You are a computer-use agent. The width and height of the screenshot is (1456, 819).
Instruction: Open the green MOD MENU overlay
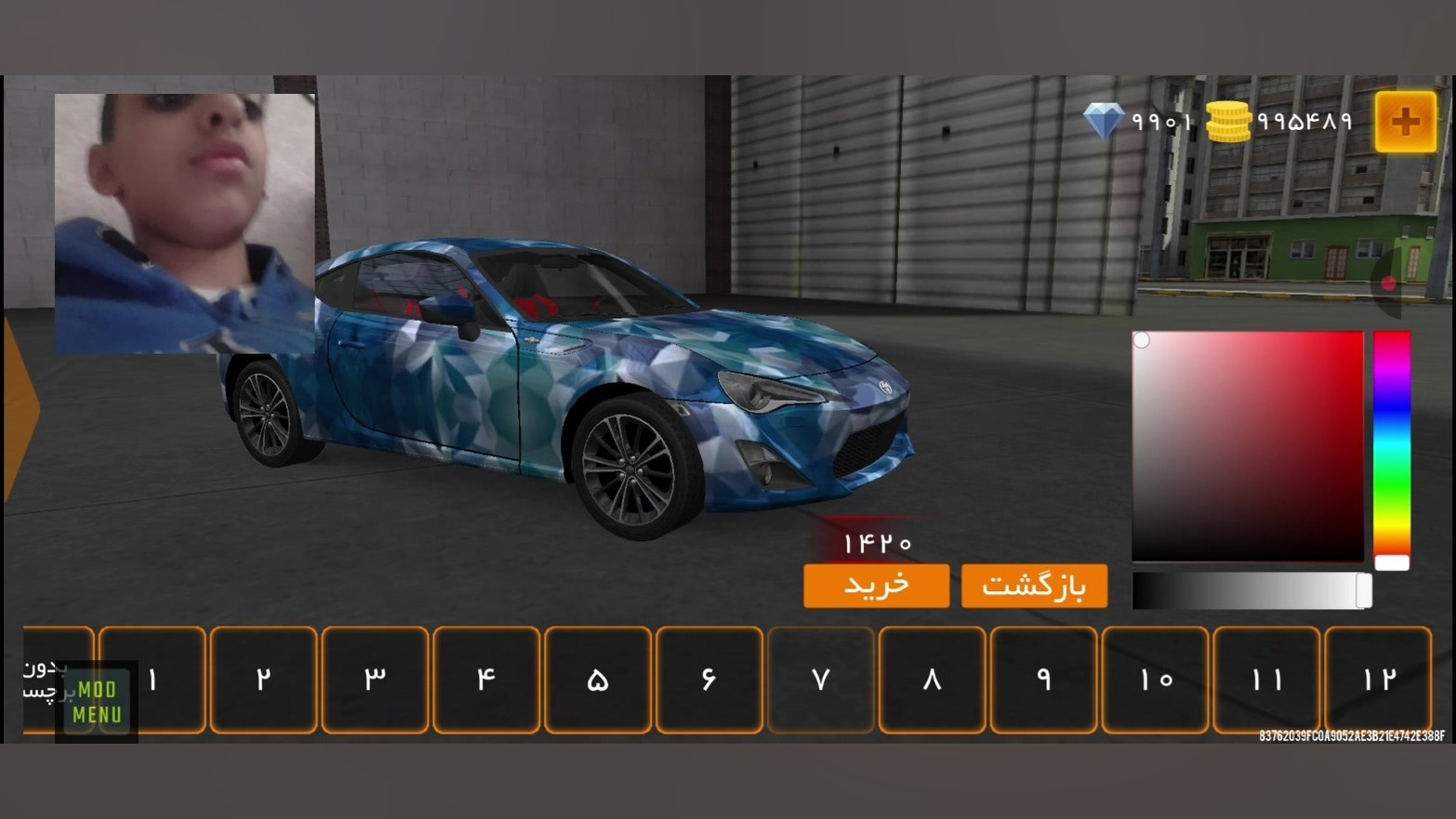(97, 702)
